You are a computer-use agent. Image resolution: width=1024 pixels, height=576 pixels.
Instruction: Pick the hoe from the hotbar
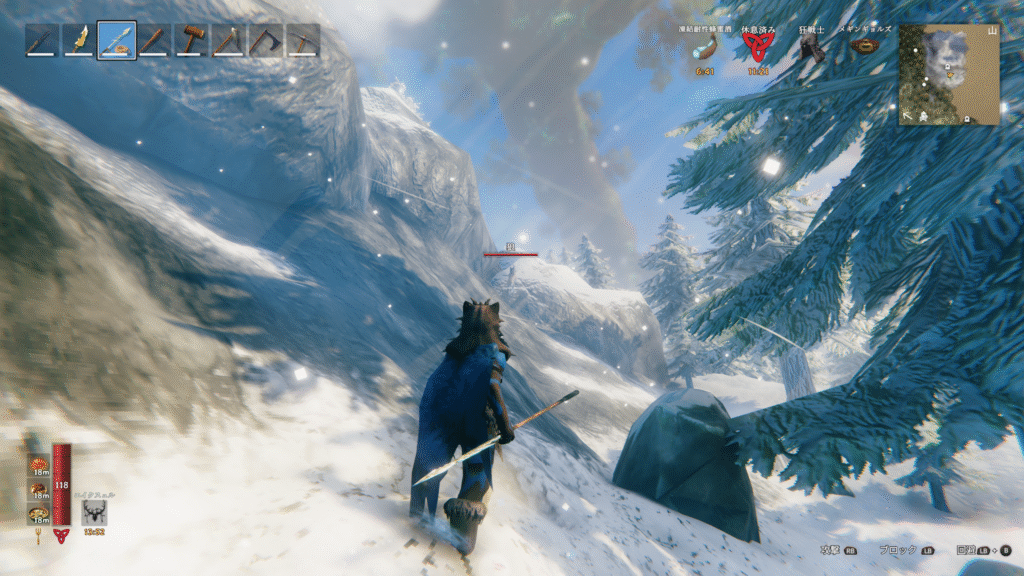click(x=228, y=41)
